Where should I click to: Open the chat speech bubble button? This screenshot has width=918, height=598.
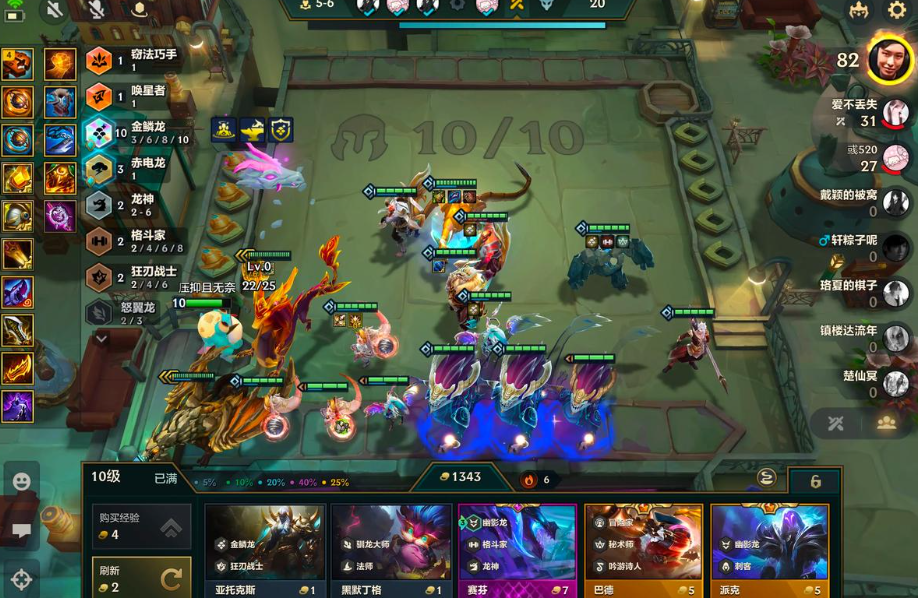tap(21, 530)
